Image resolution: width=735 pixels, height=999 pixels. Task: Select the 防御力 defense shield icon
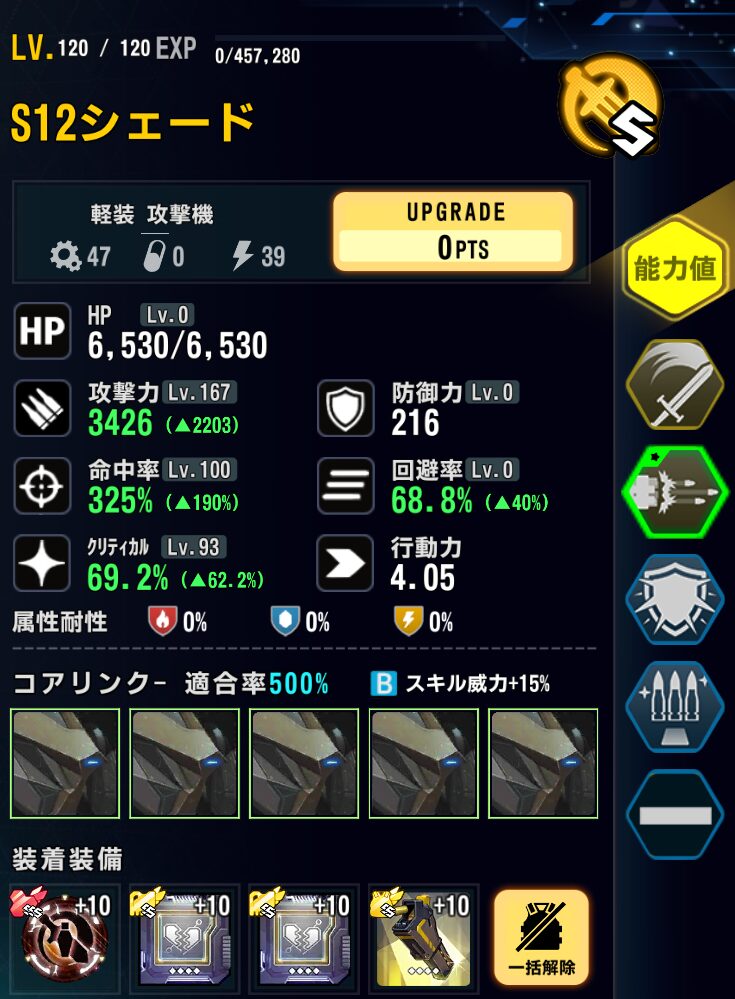346,409
